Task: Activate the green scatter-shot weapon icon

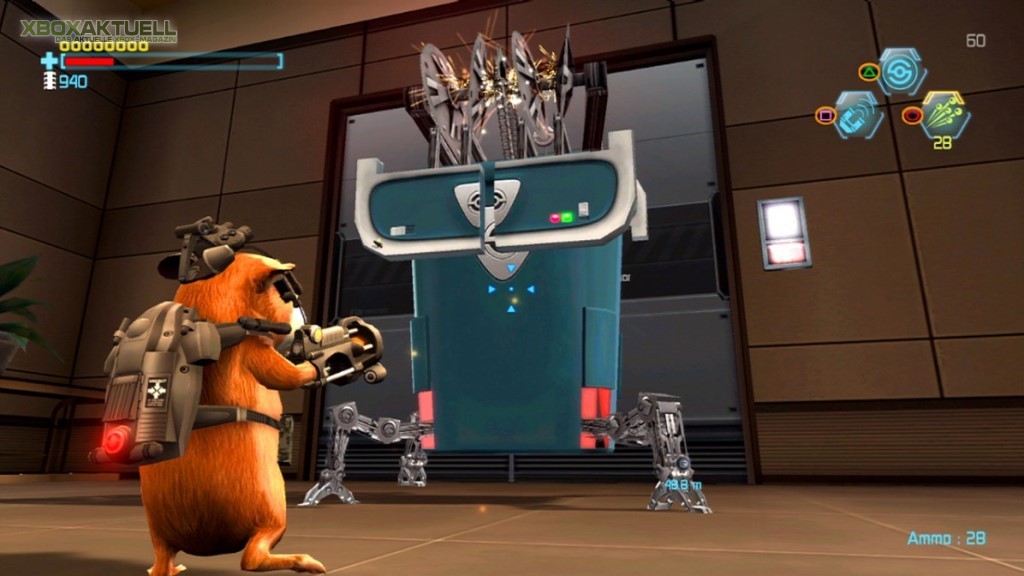Action: [945, 113]
